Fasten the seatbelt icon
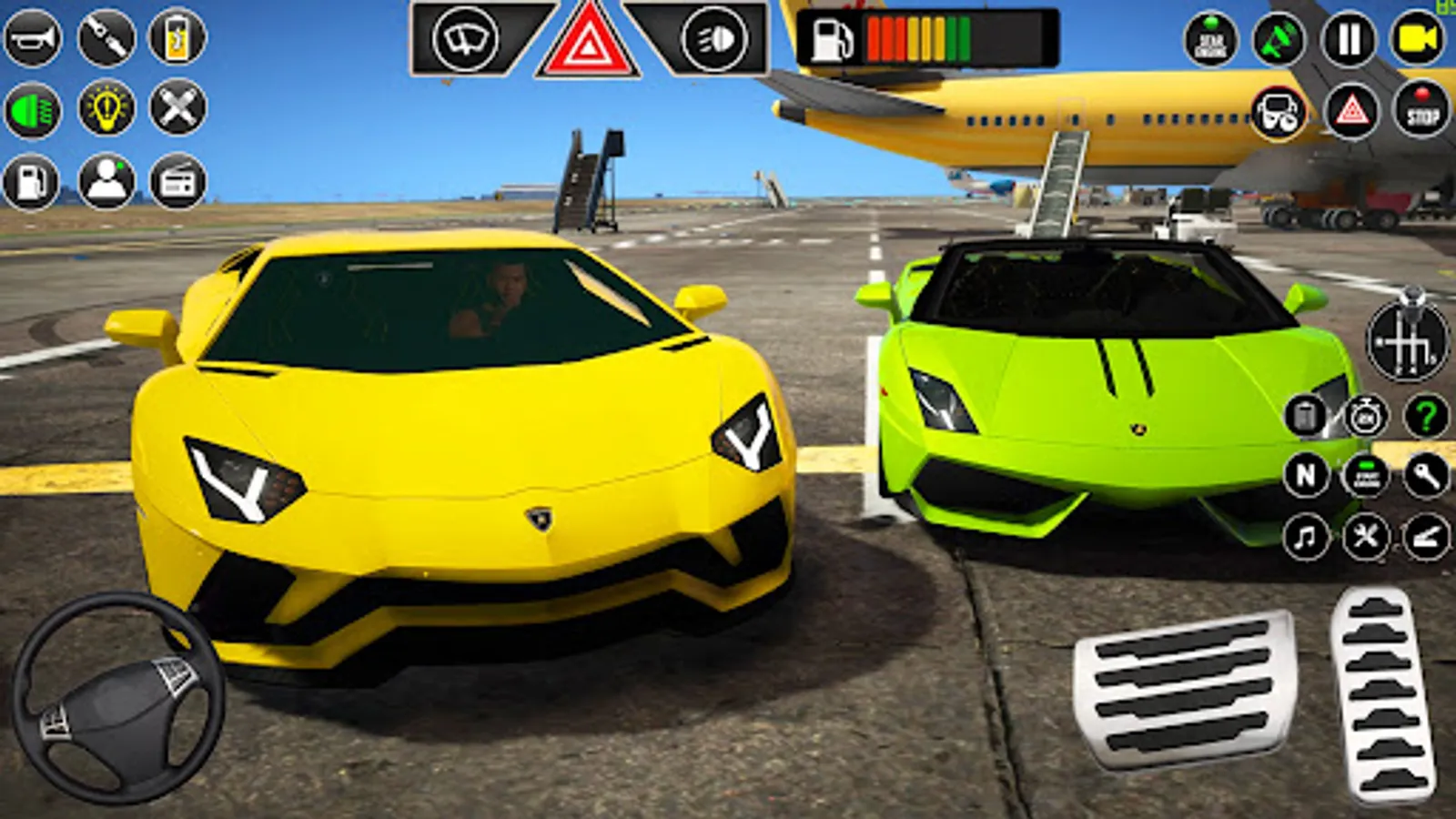The image size is (1456, 819). 103,38
